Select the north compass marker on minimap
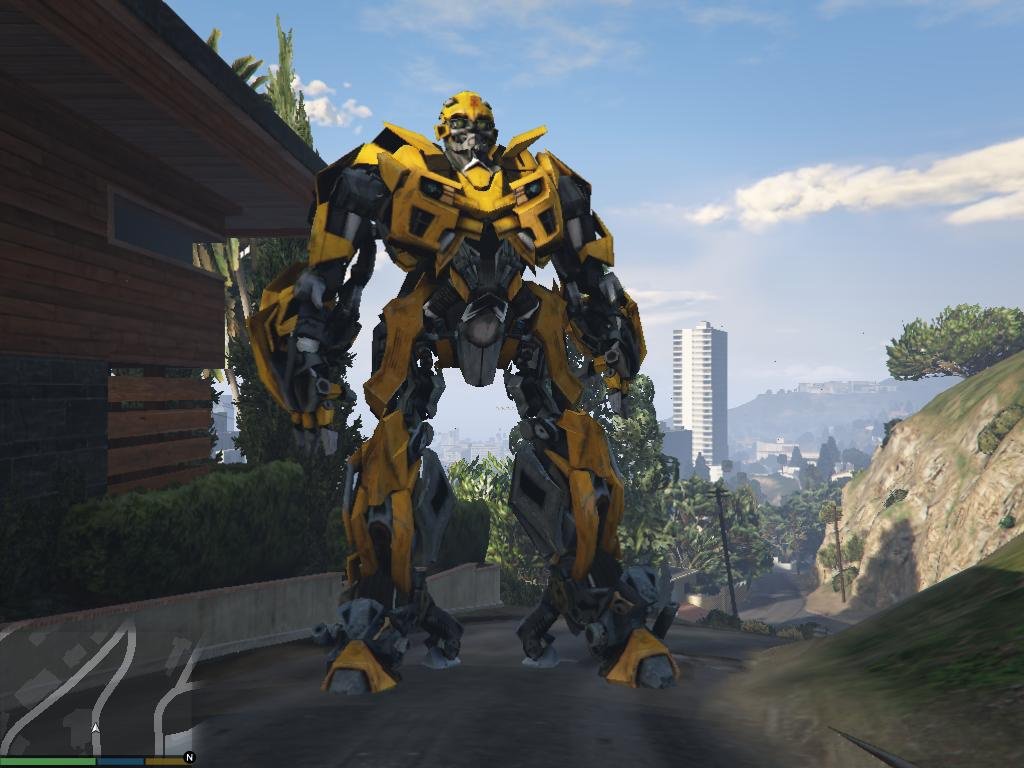 [x=189, y=758]
